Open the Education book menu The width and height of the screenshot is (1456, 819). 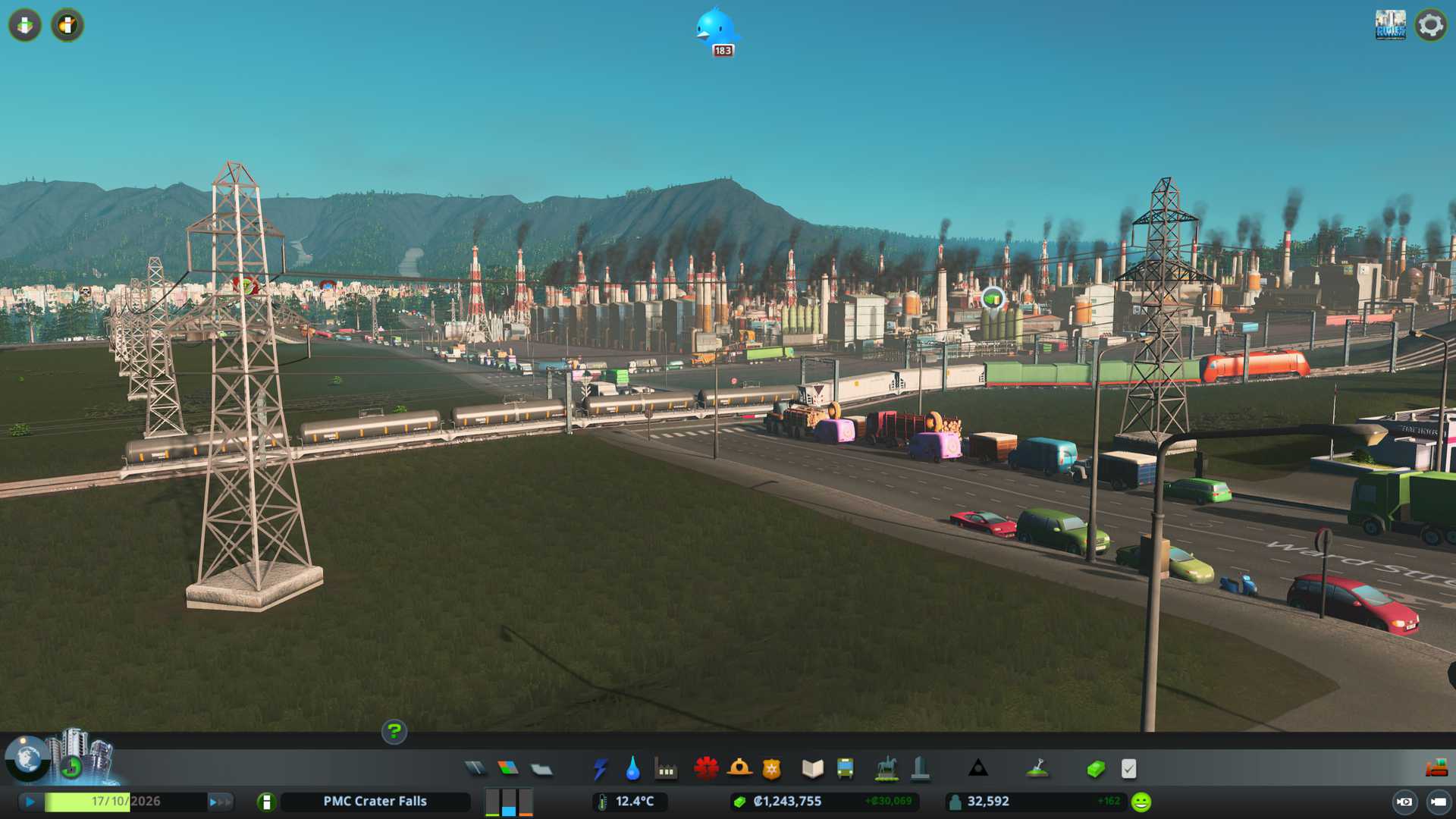(812, 769)
